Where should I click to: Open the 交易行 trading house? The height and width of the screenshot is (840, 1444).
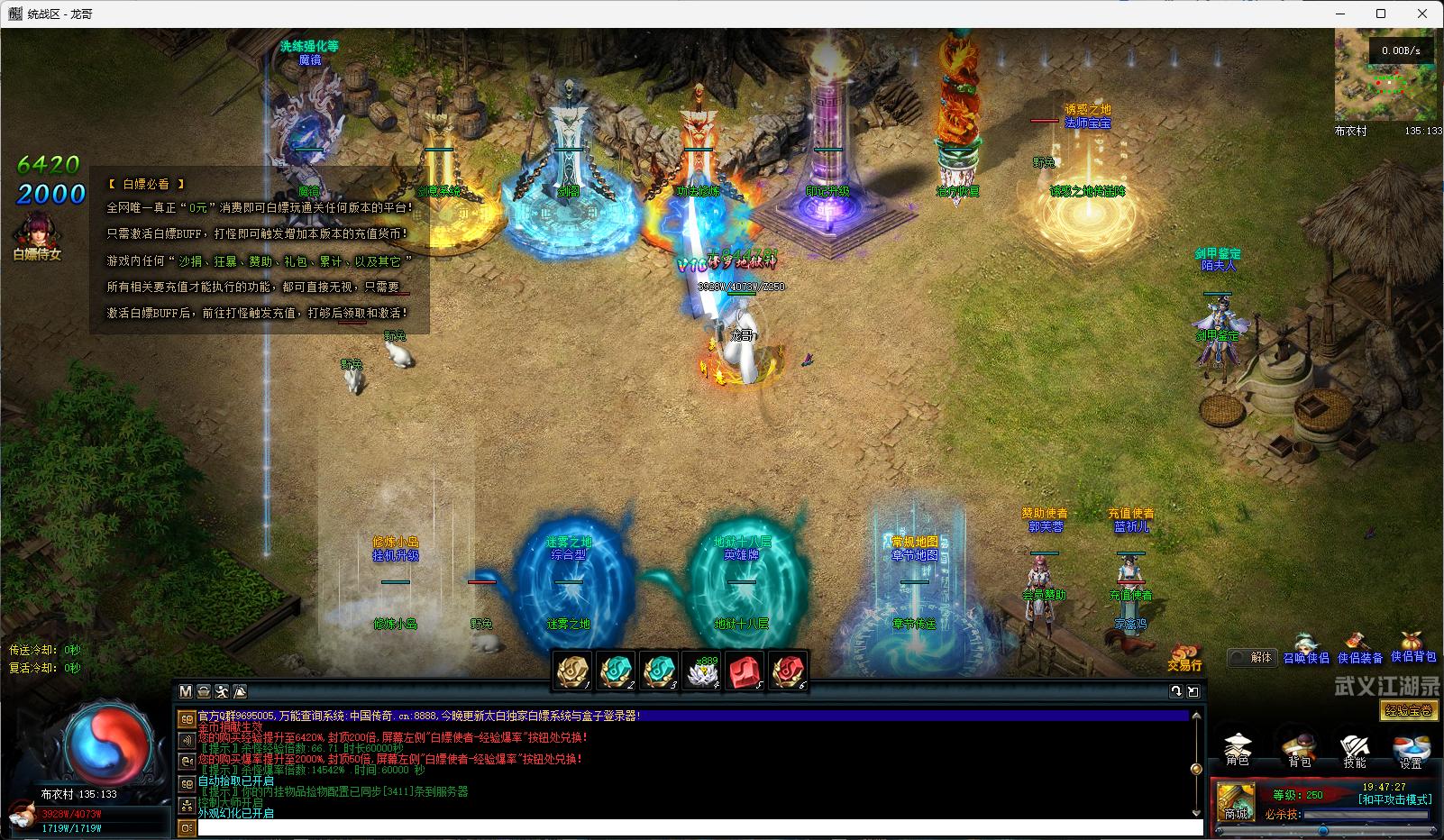[x=1185, y=658]
